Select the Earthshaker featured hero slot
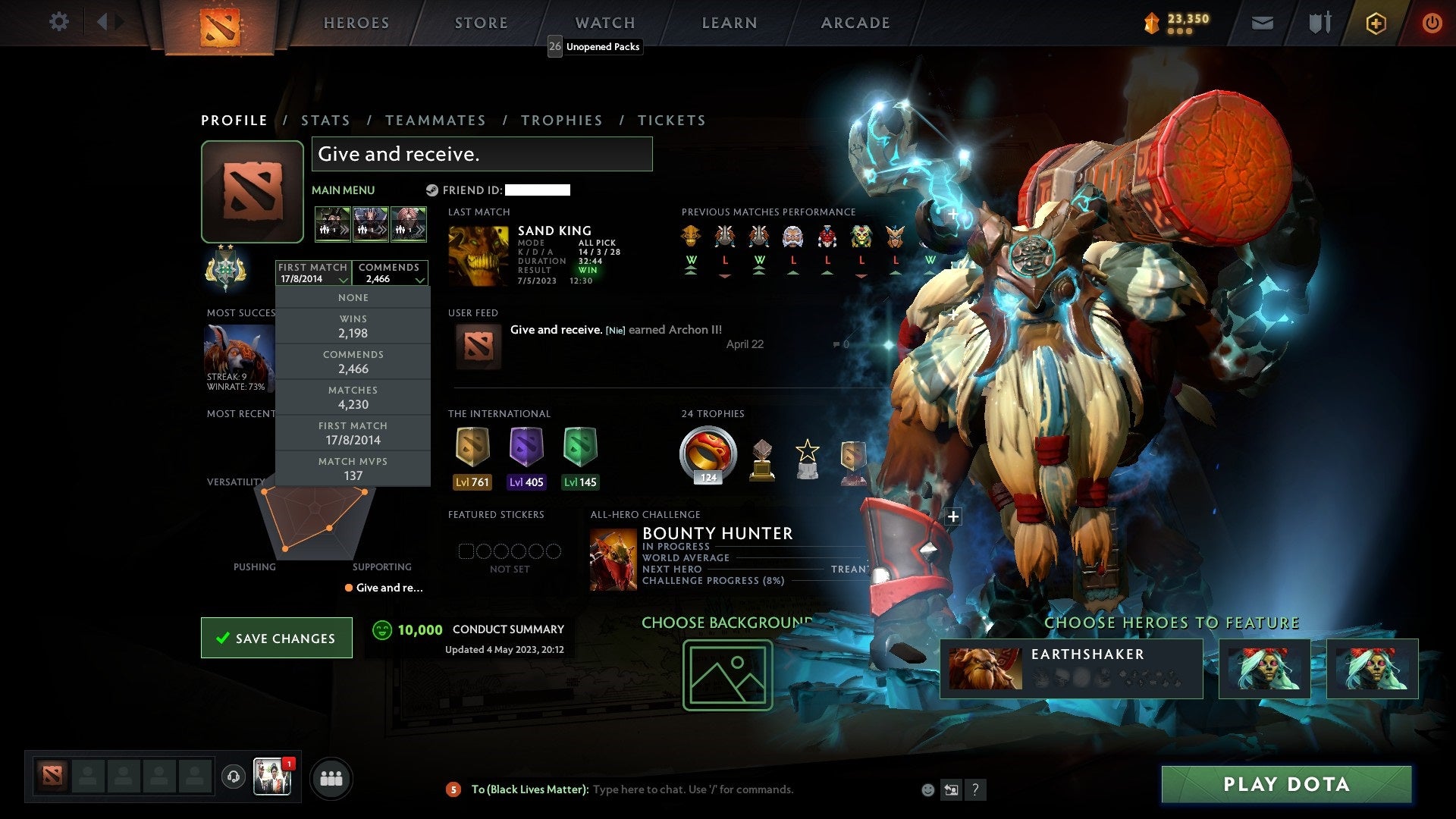The width and height of the screenshot is (1456, 819). [x=1071, y=668]
